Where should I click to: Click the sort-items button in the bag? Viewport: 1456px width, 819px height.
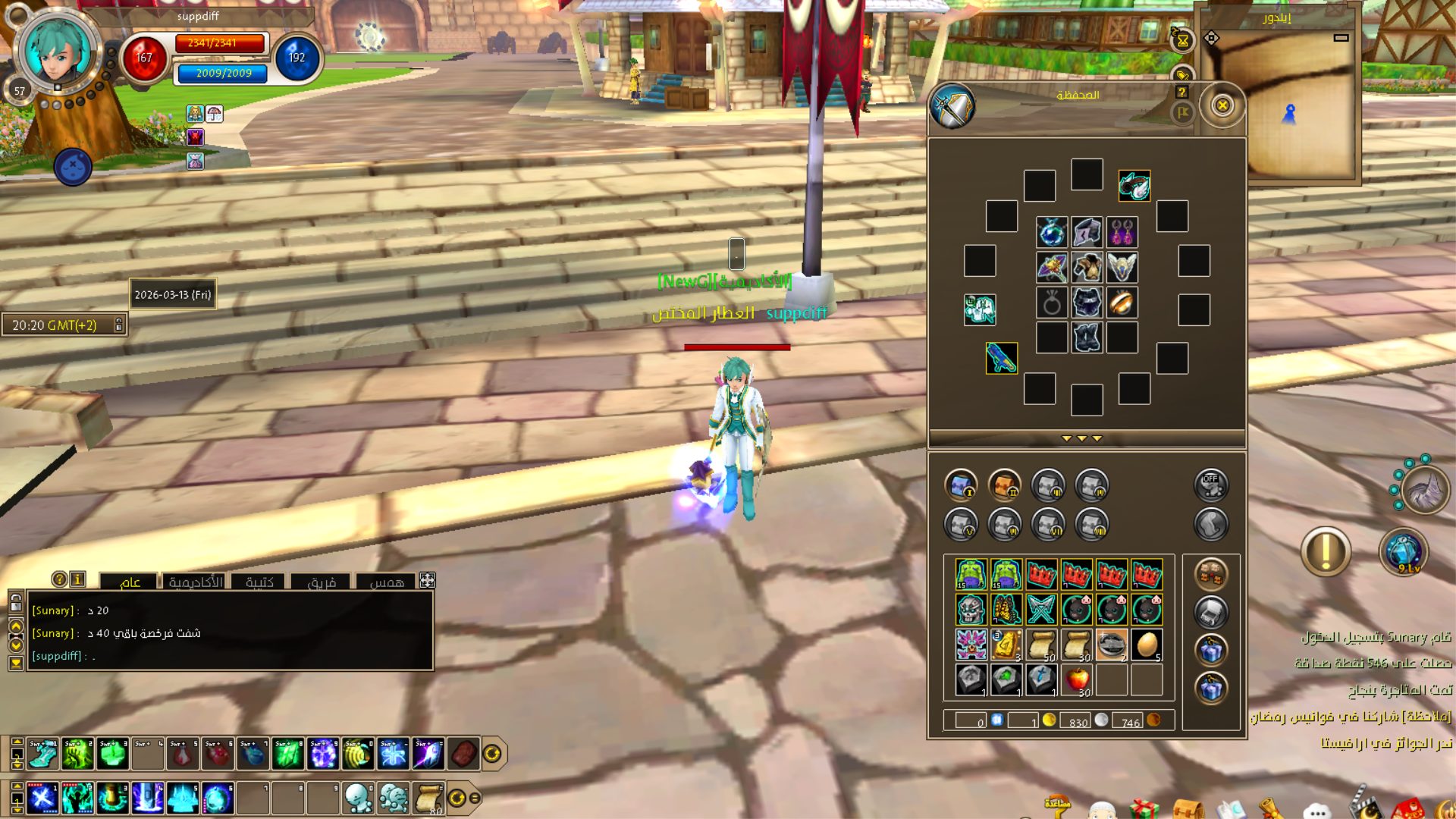pyautogui.click(x=1210, y=574)
